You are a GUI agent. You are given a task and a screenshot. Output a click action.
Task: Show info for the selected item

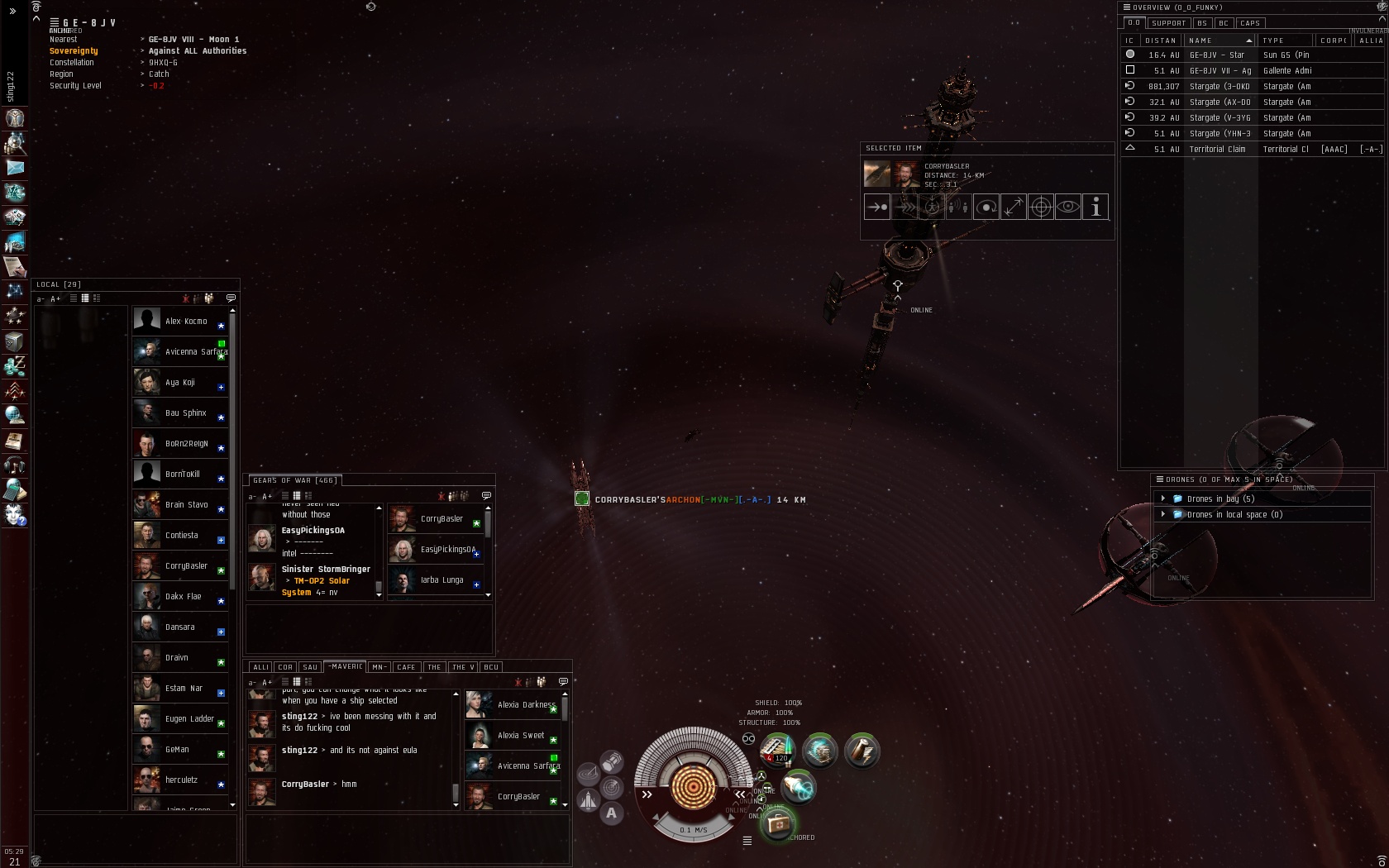[1095, 207]
